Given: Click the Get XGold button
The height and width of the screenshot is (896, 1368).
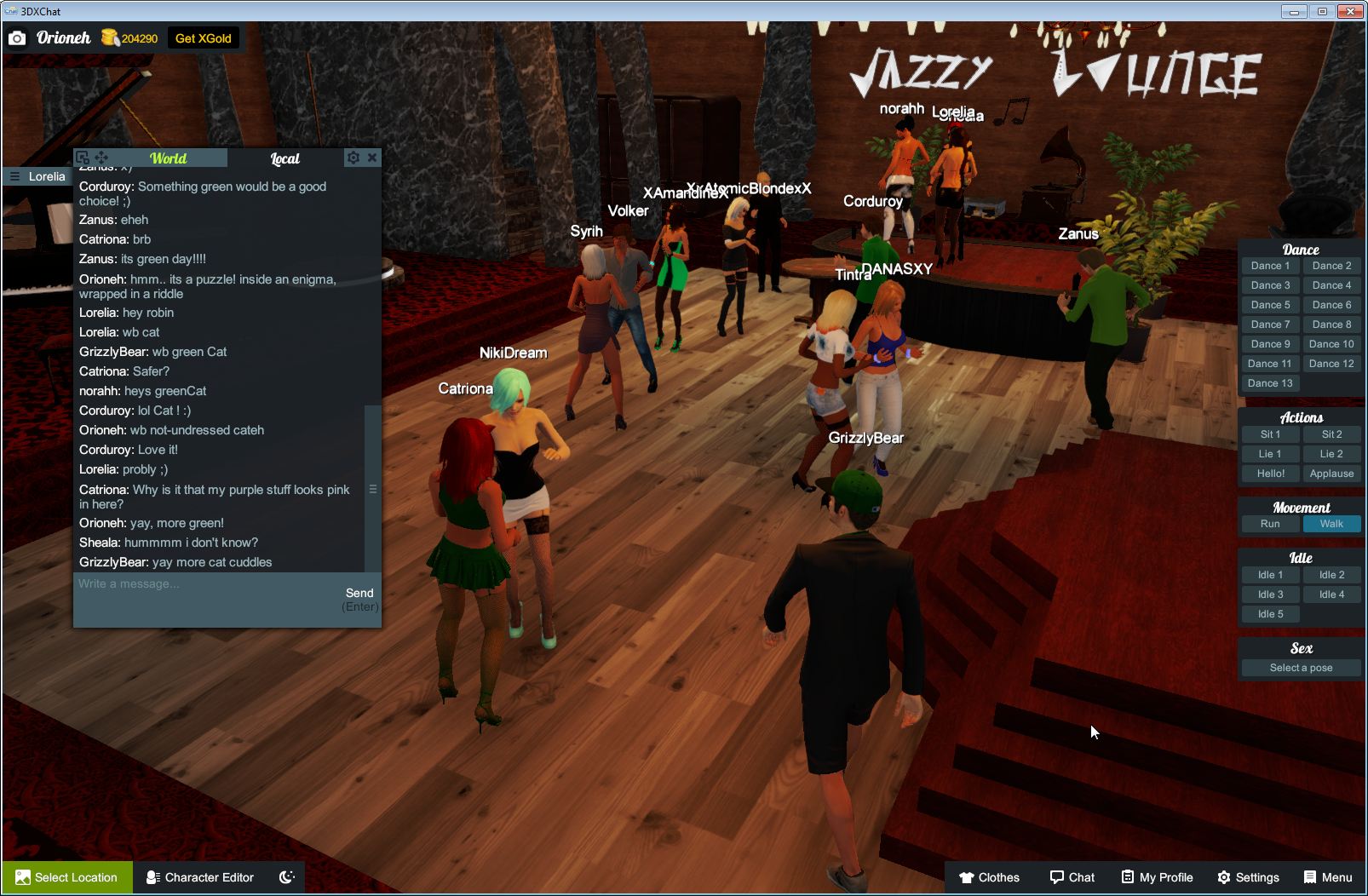Looking at the screenshot, I should [204, 37].
